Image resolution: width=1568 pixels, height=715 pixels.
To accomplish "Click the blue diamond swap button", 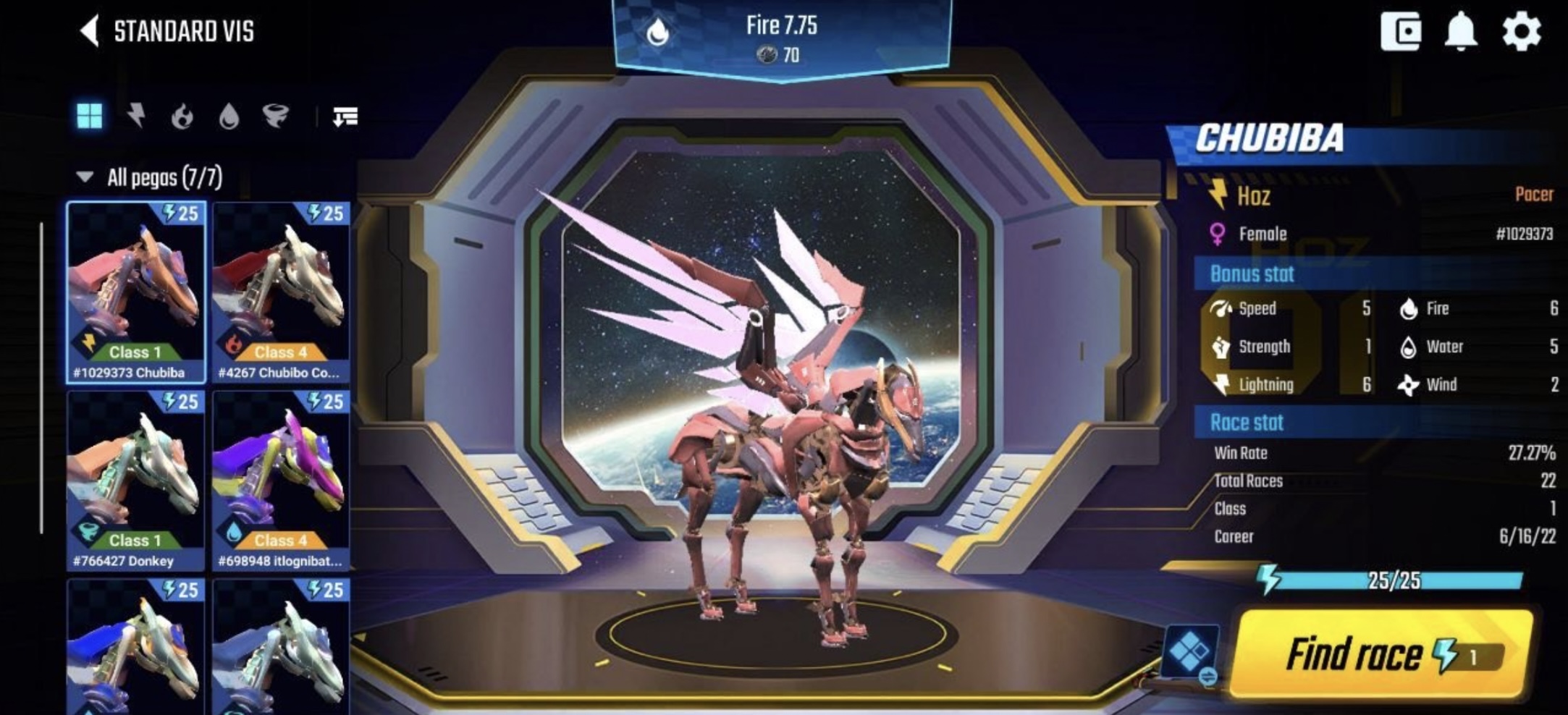I will click(x=1190, y=653).
